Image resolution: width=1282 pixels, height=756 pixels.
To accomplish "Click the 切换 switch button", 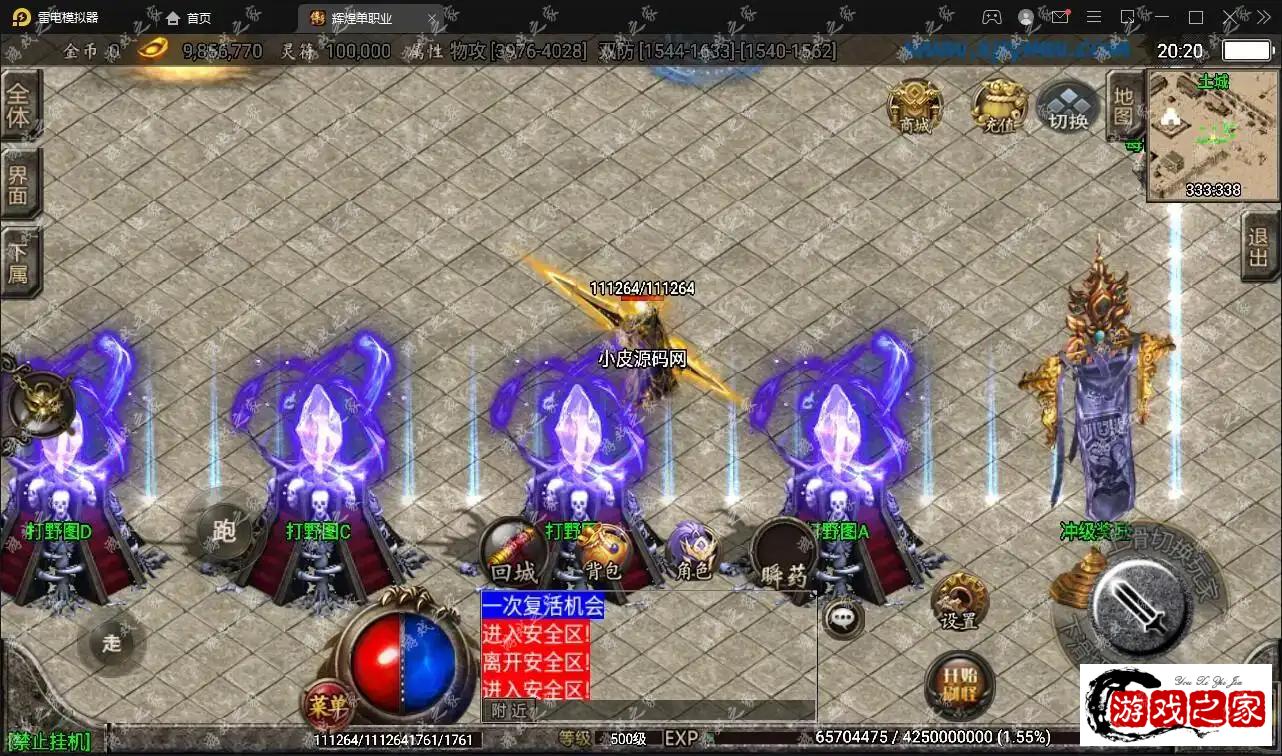I will tap(1068, 109).
